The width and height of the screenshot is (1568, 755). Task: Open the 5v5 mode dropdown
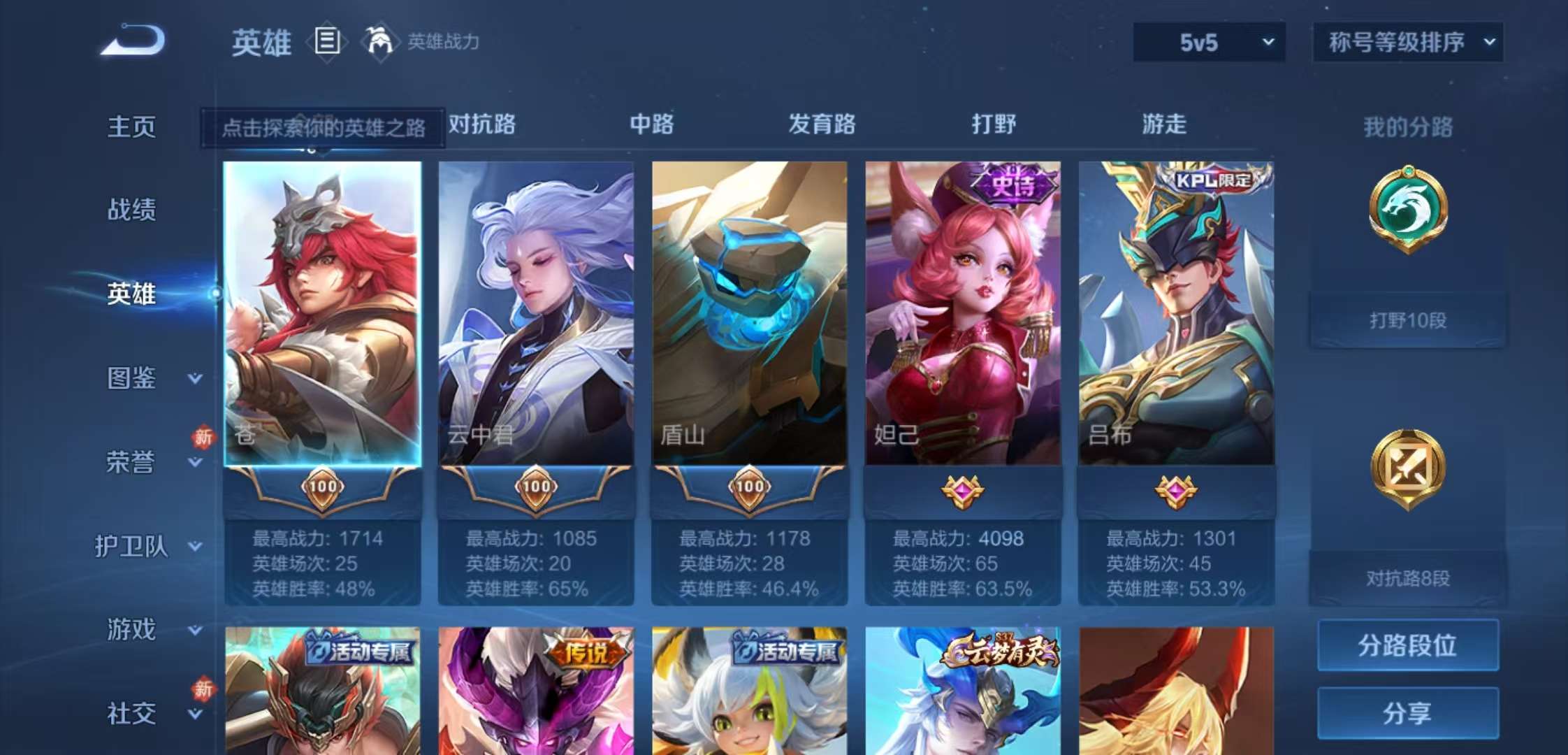click(1209, 43)
